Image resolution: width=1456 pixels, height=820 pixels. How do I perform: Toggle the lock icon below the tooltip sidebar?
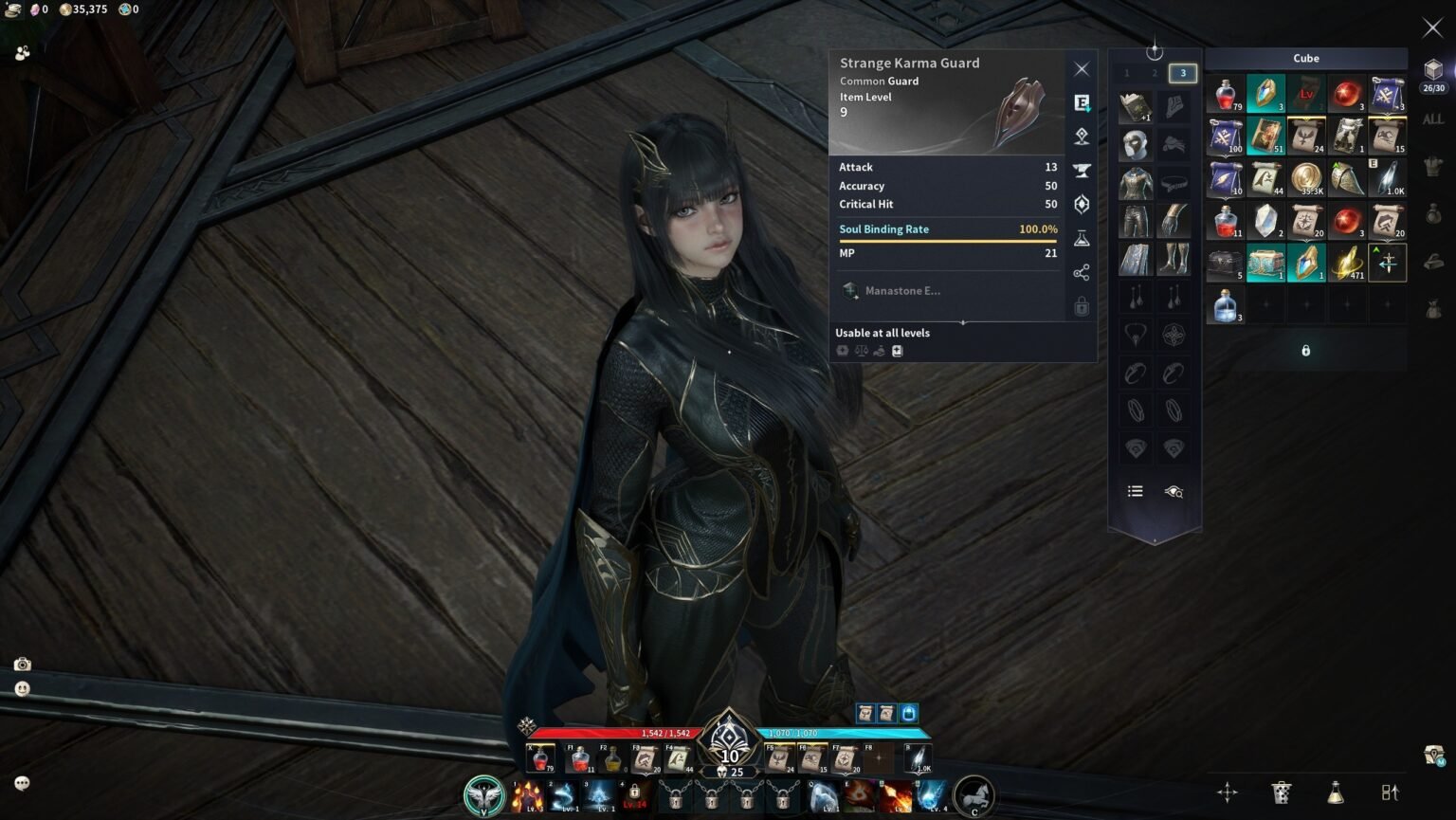tap(1082, 306)
